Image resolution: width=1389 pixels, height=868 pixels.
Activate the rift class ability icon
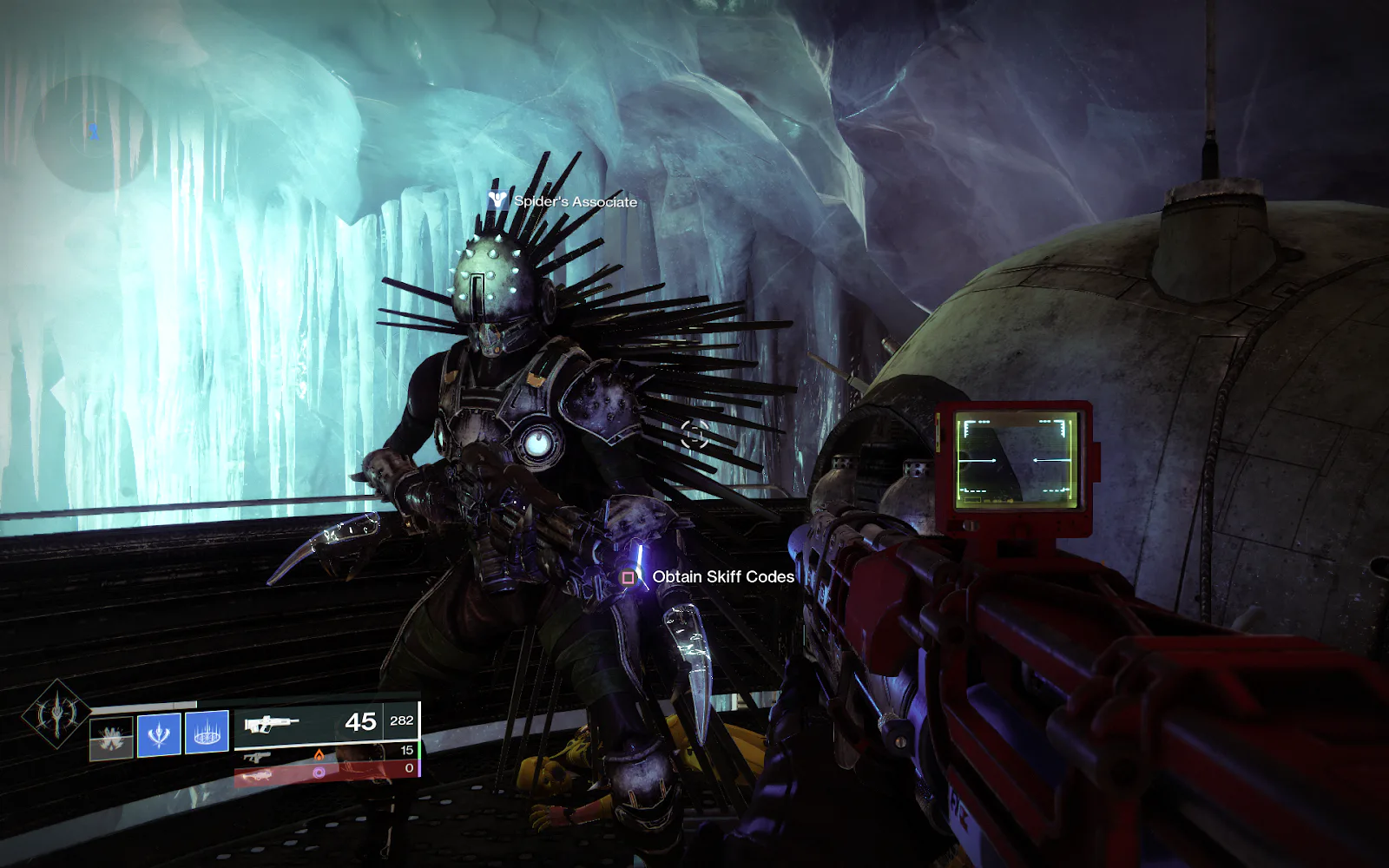[x=207, y=733]
